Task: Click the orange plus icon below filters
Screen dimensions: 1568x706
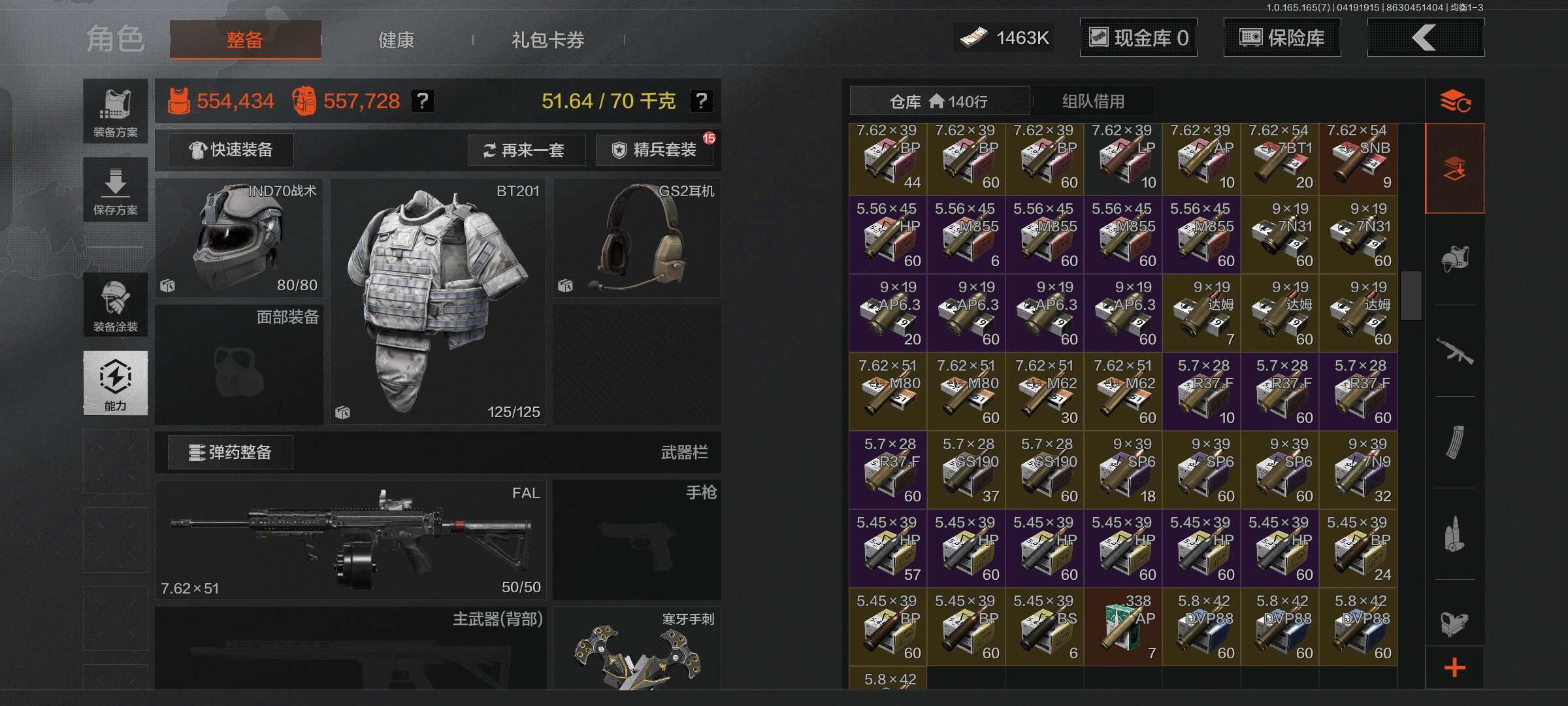Action: point(1456,667)
